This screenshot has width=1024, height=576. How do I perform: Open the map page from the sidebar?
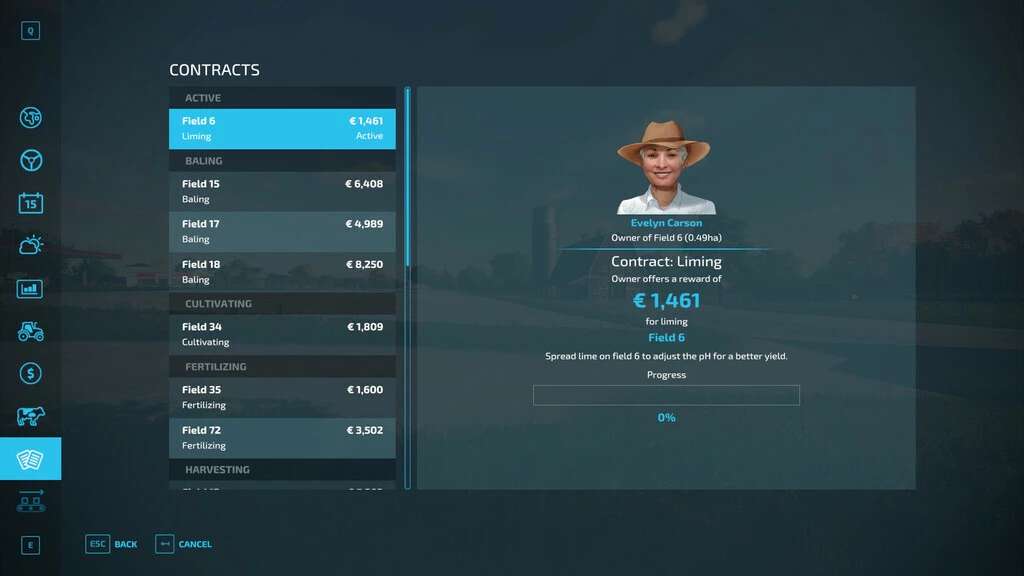click(31, 118)
